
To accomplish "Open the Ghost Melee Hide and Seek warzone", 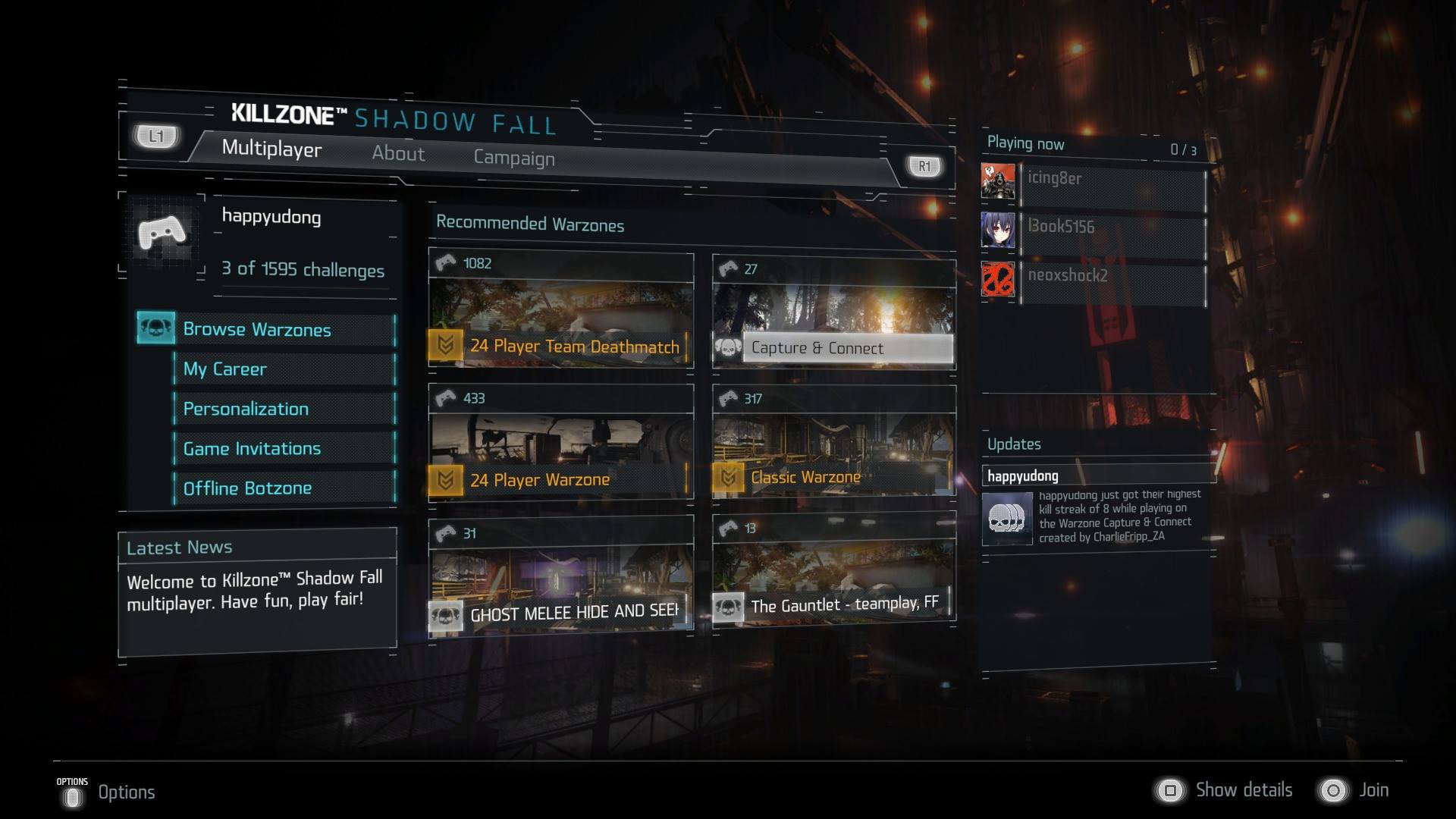I will click(x=560, y=576).
